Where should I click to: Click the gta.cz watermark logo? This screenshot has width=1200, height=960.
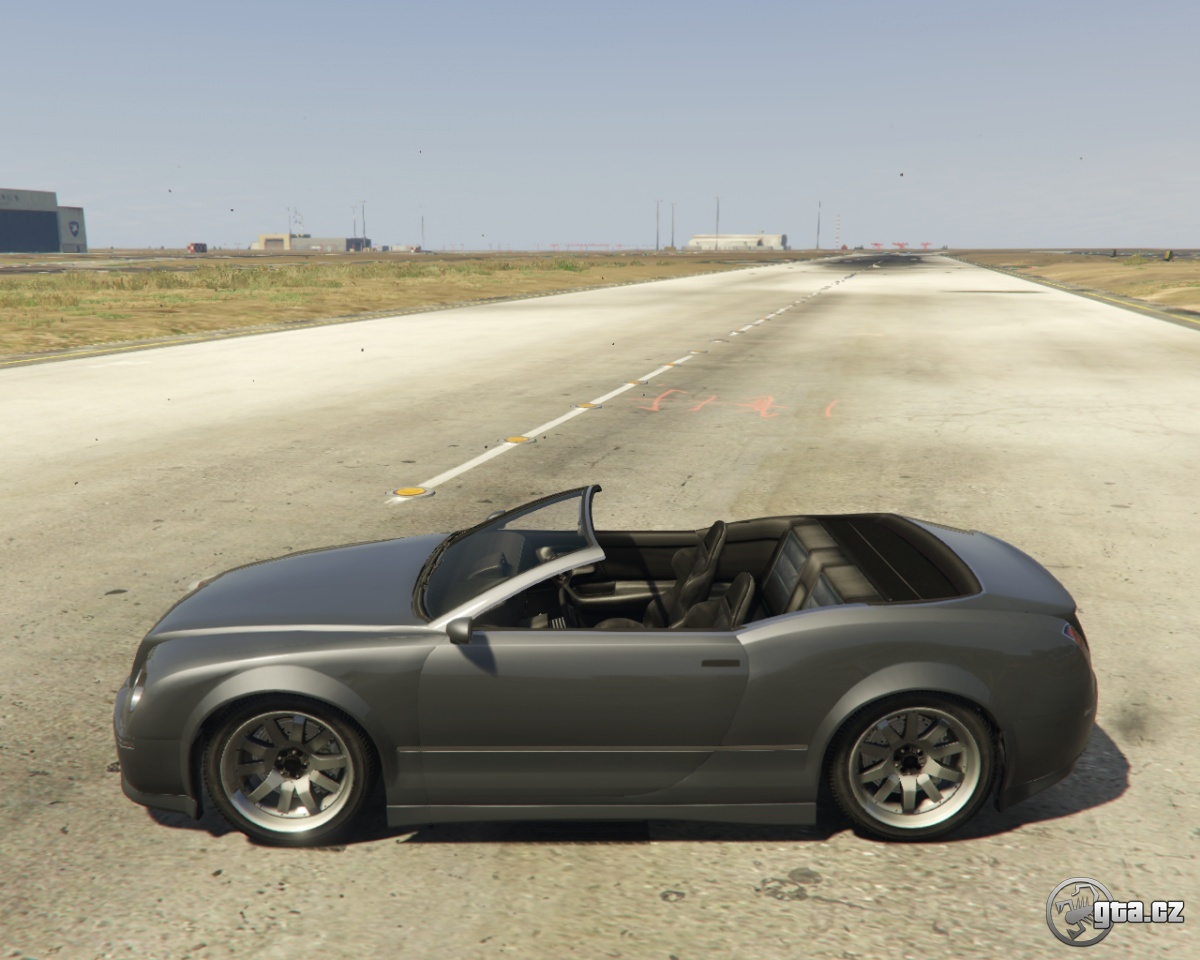1113,911
